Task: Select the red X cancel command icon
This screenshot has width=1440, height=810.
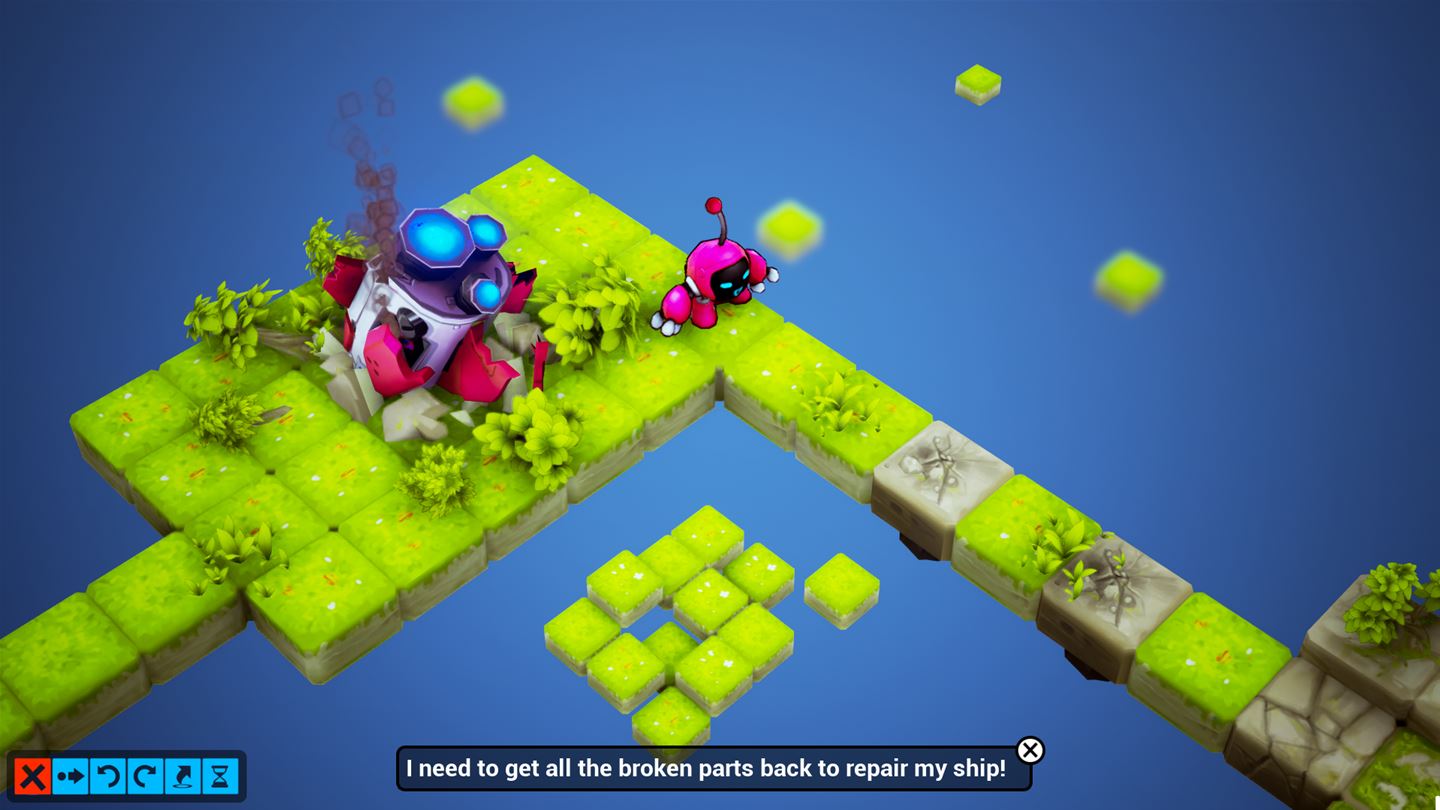Action: point(32,776)
